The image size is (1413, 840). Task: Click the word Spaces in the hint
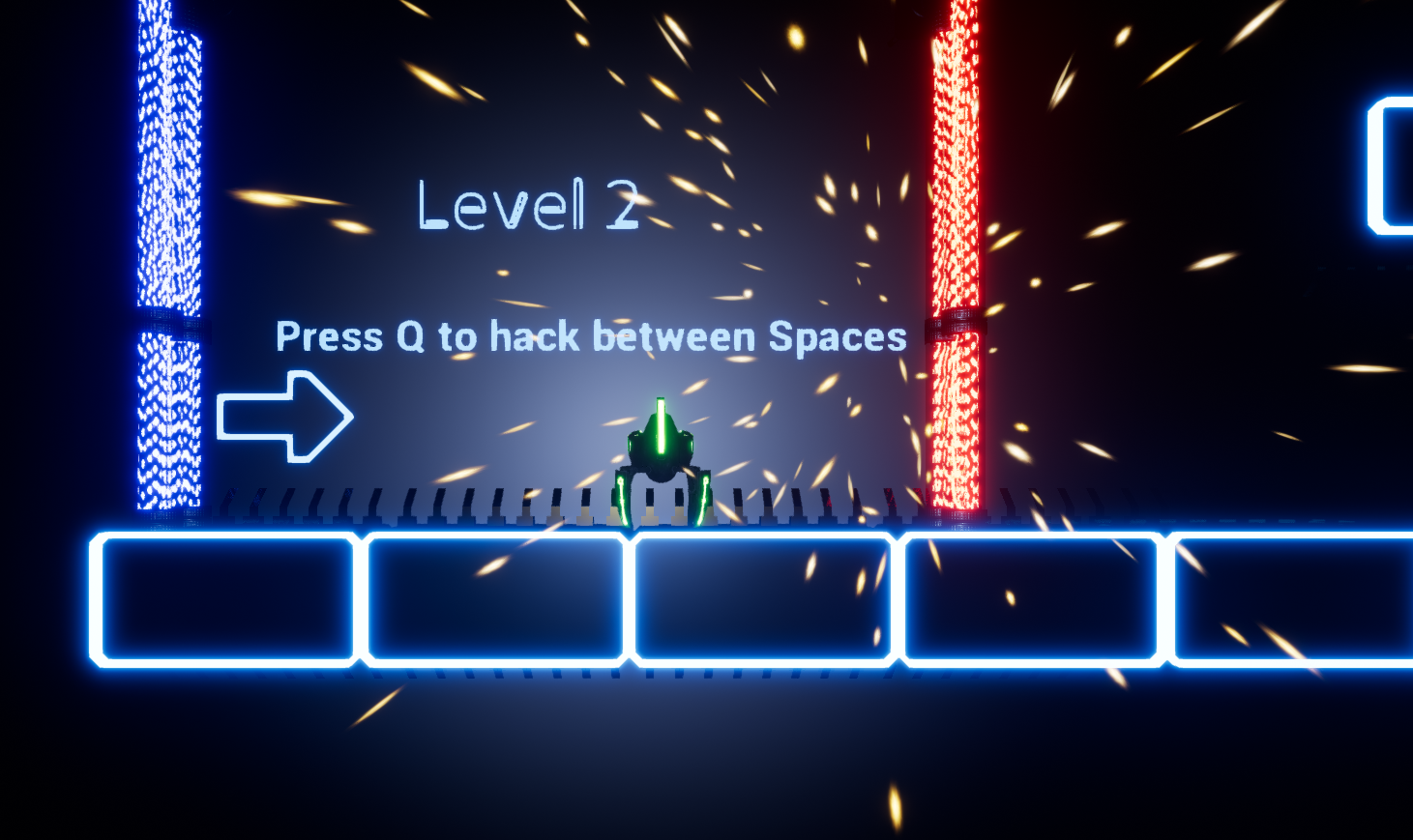click(839, 337)
